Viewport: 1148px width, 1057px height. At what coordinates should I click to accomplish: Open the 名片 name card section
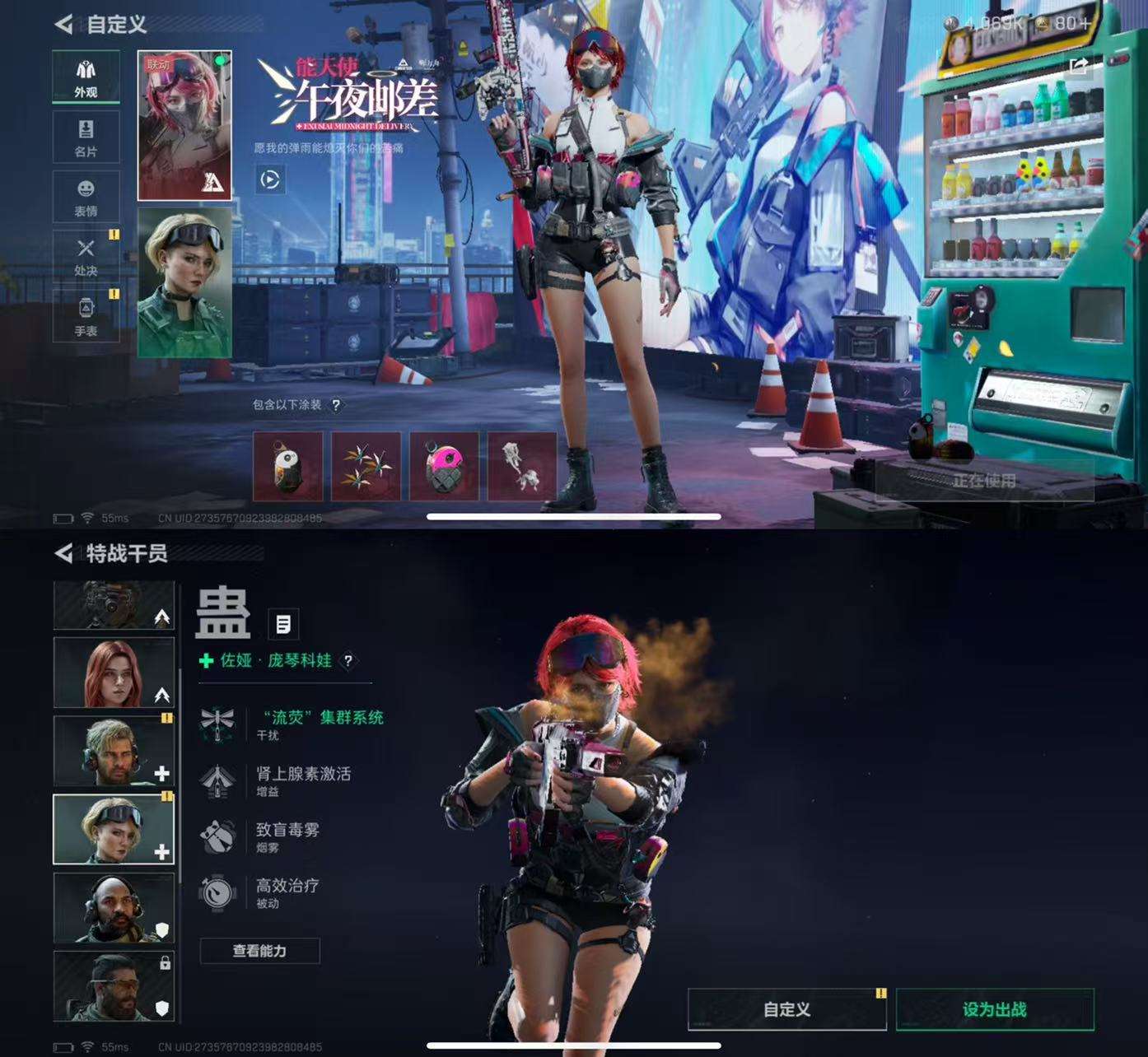click(86, 137)
